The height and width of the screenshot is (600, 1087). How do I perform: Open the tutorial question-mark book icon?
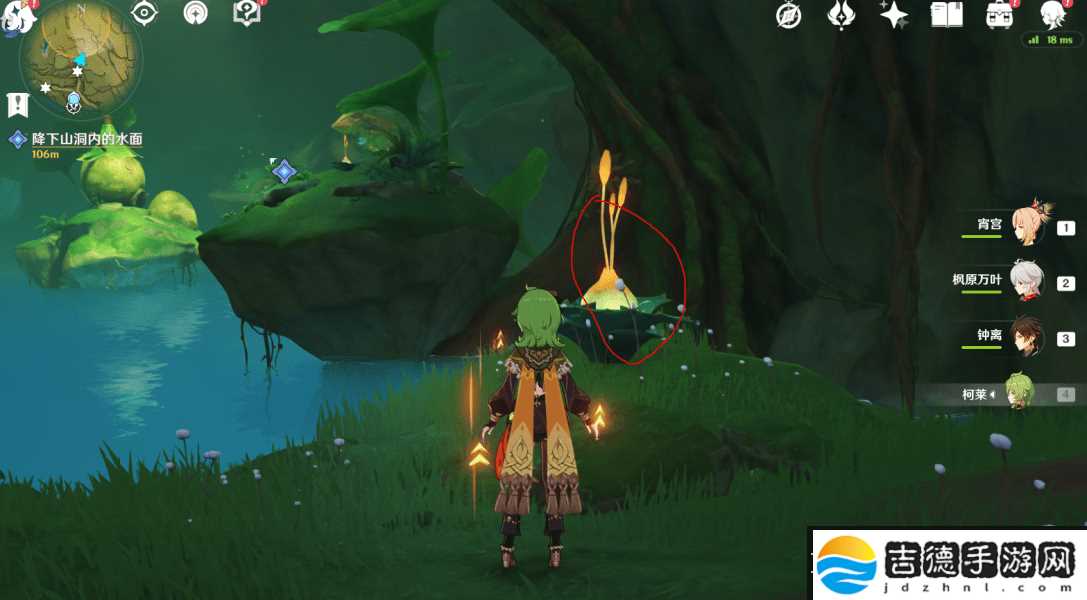(246, 14)
